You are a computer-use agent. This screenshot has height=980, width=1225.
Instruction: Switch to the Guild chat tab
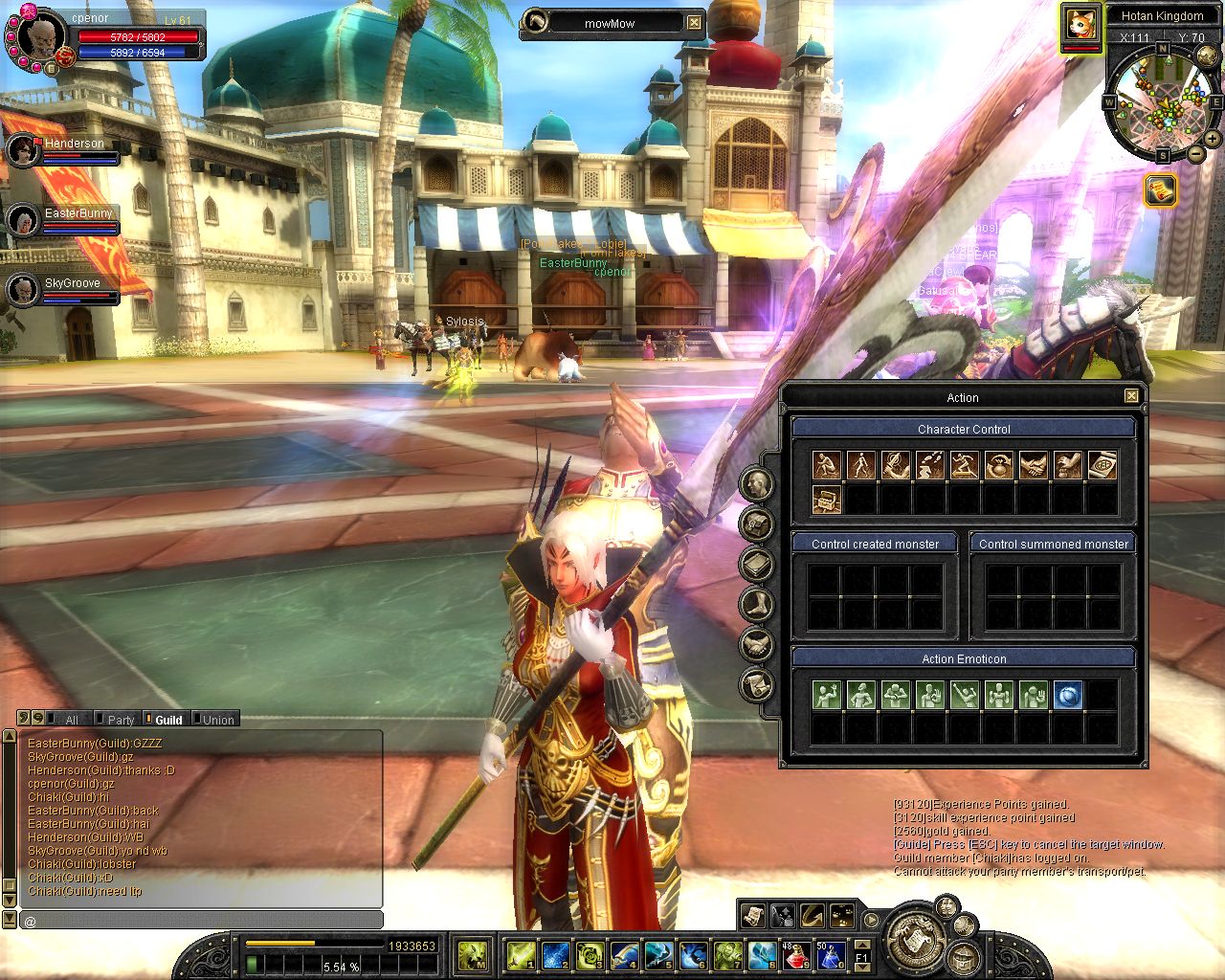click(x=167, y=720)
